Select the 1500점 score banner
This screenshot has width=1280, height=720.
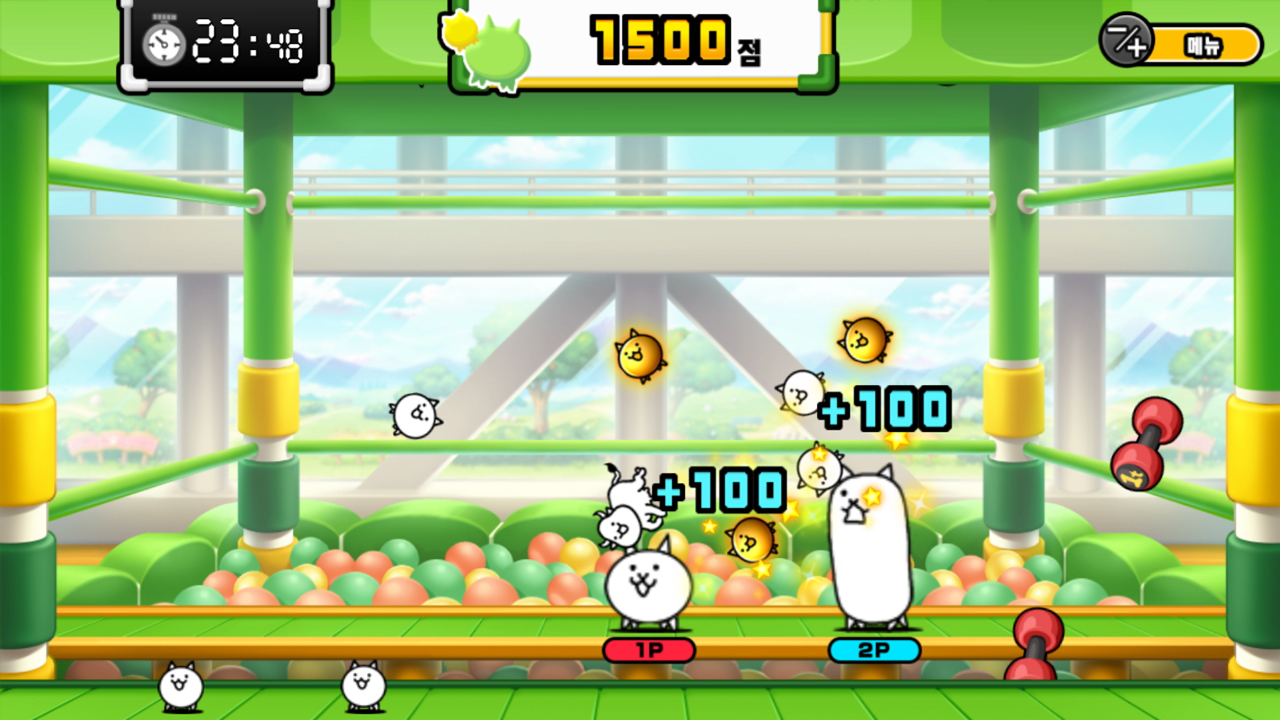coord(660,42)
